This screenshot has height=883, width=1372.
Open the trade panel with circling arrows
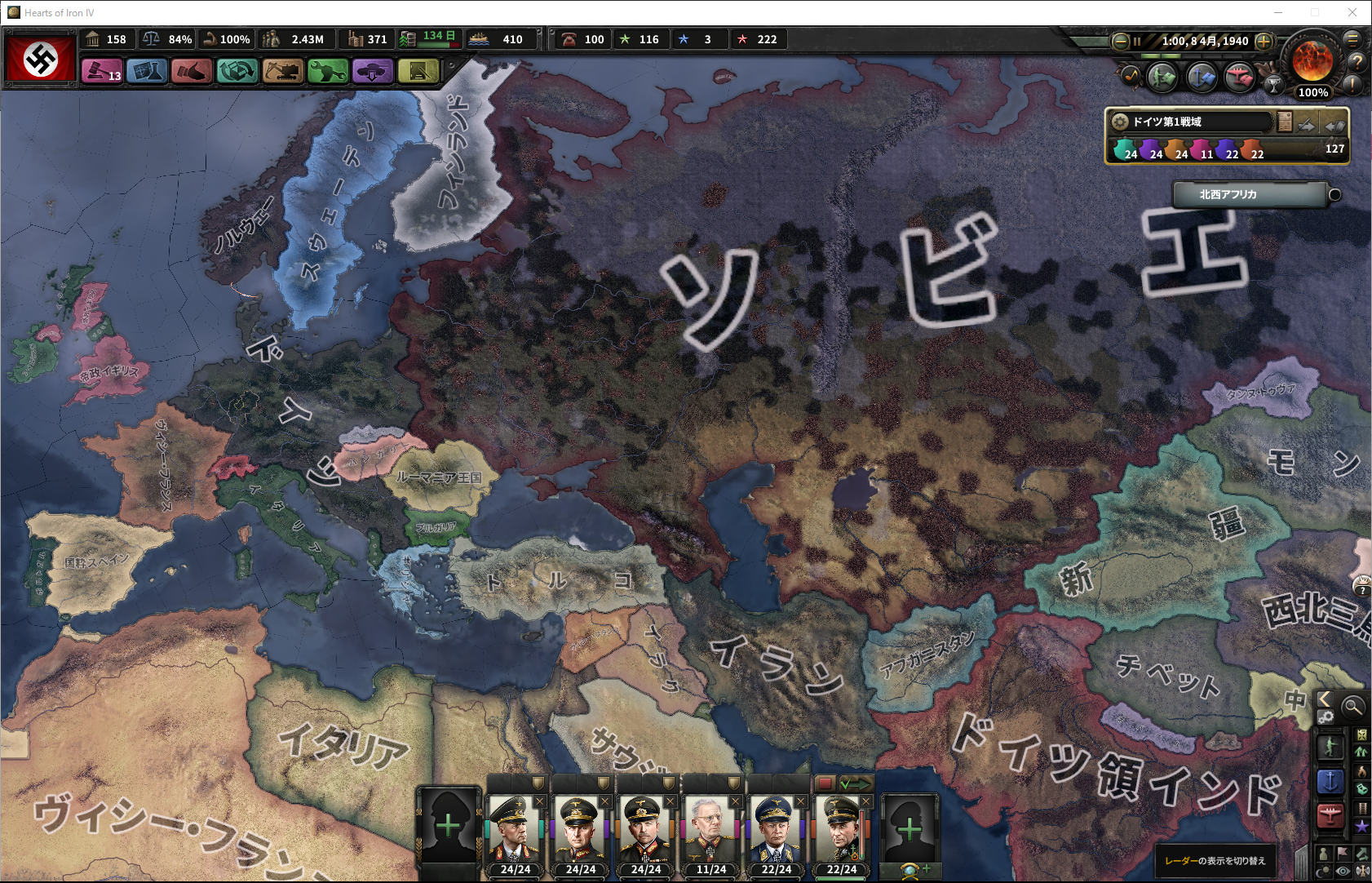(237, 72)
